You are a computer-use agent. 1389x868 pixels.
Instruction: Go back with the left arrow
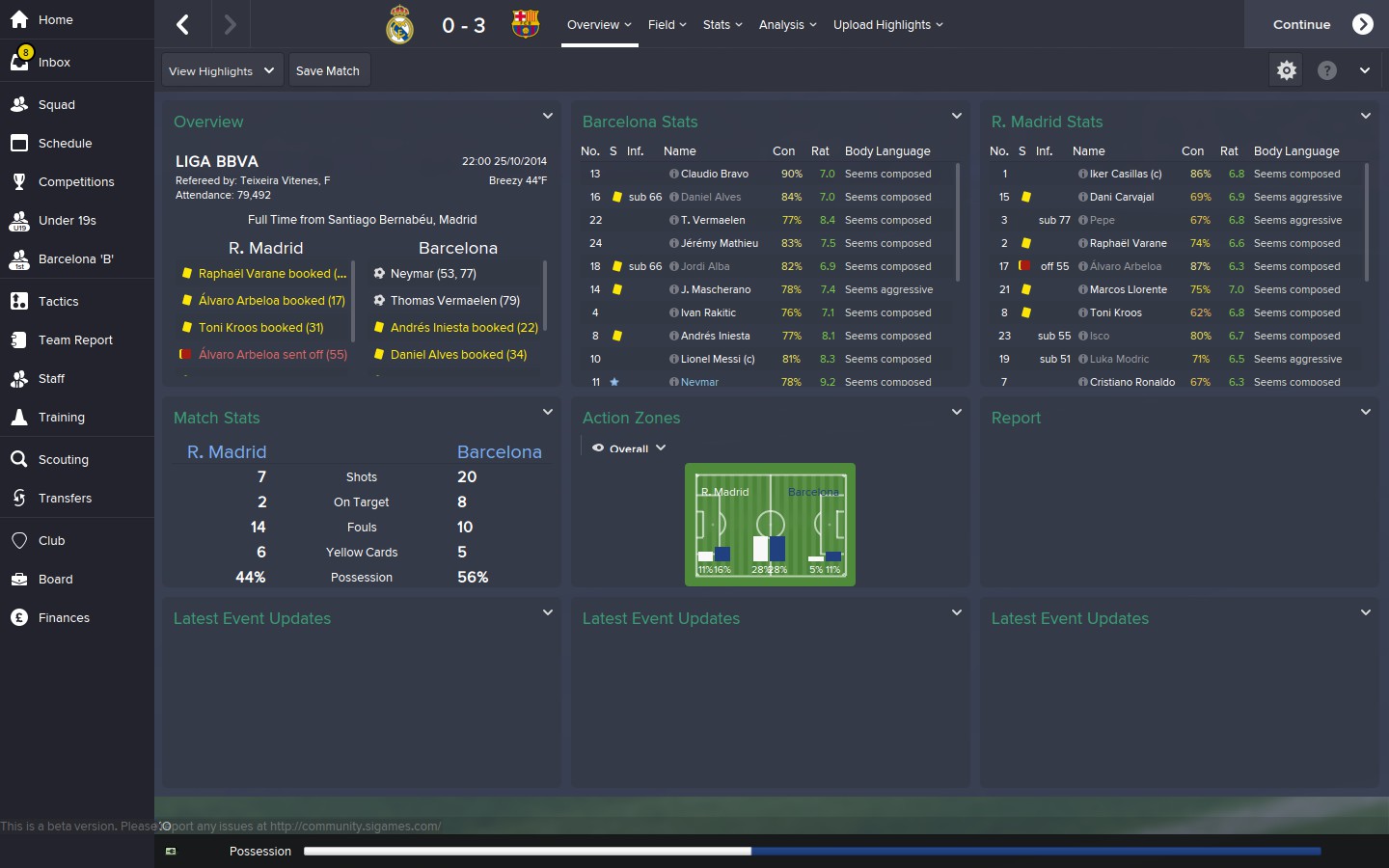pyautogui.click(x=182, y=24)
